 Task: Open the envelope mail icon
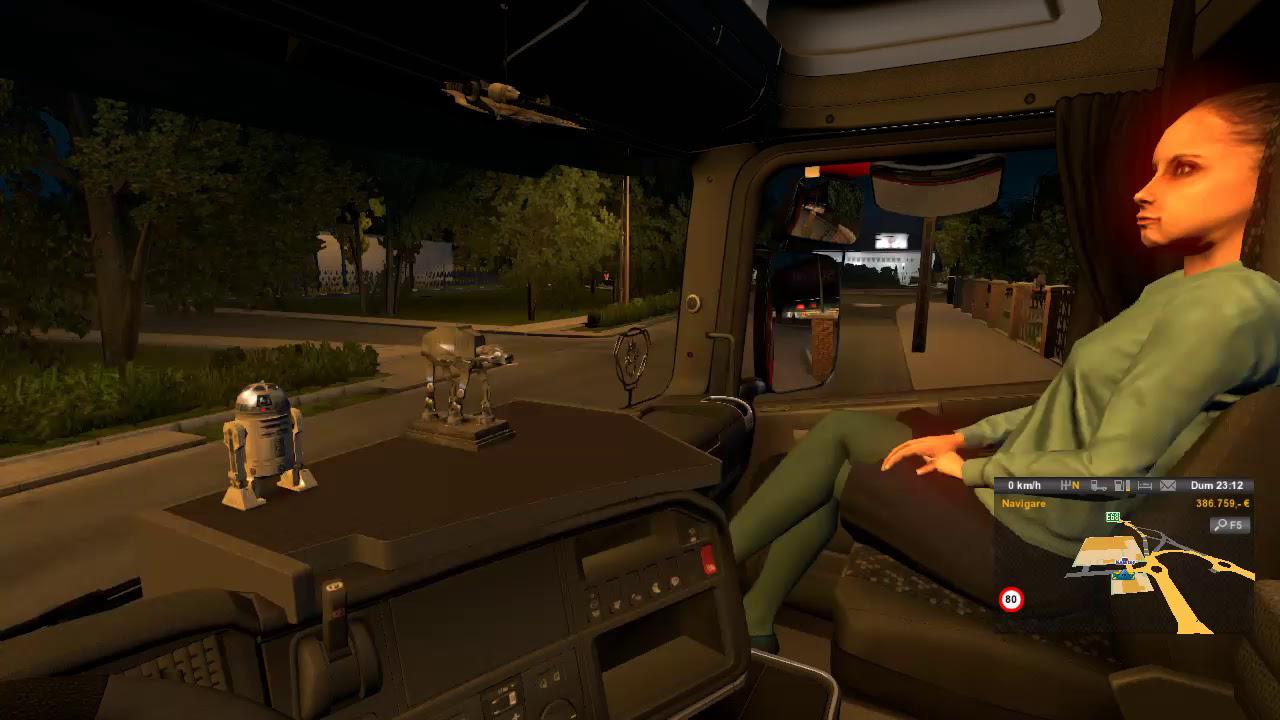[x=1167, y=486]
